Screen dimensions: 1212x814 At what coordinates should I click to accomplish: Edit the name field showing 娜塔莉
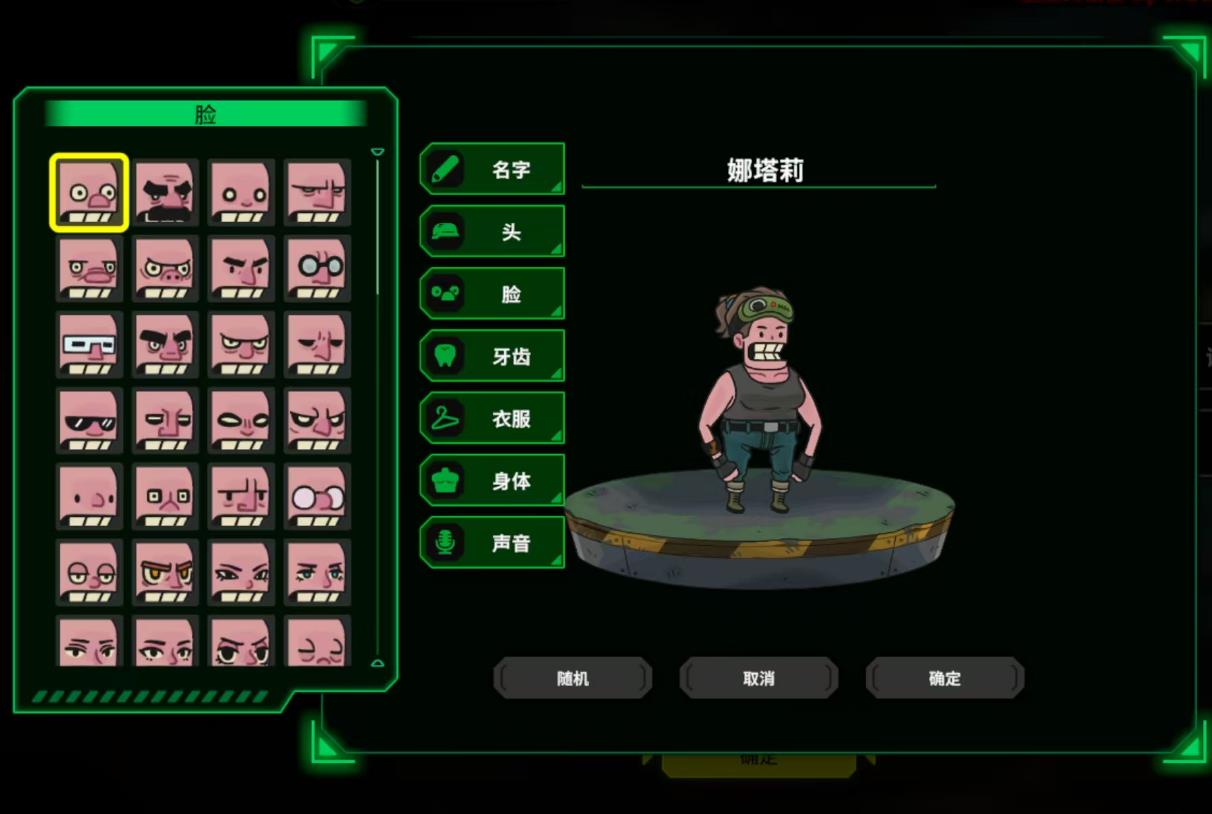point(764,170)
